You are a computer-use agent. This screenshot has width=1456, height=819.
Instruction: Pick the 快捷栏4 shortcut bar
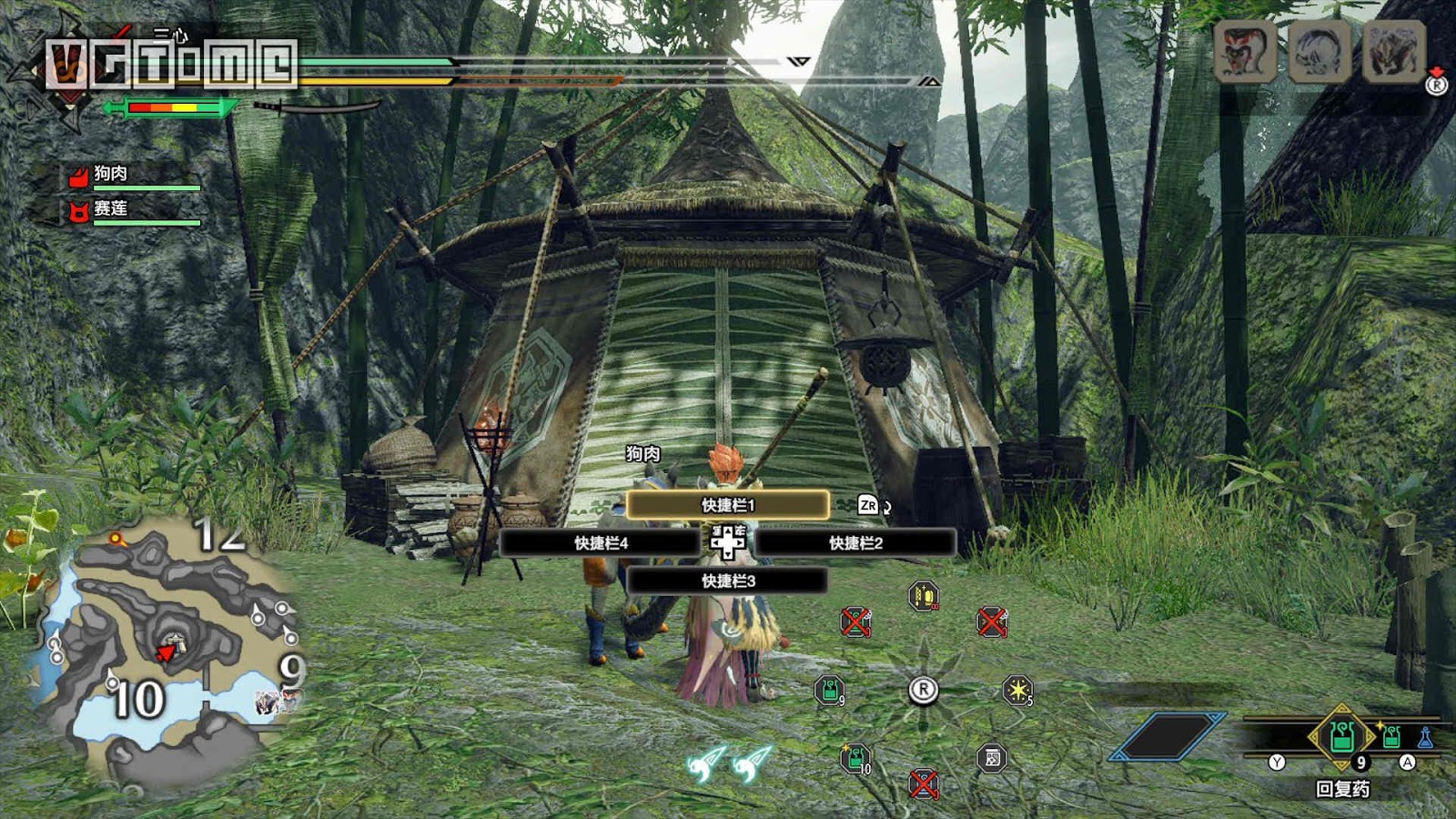pos(601,543)
